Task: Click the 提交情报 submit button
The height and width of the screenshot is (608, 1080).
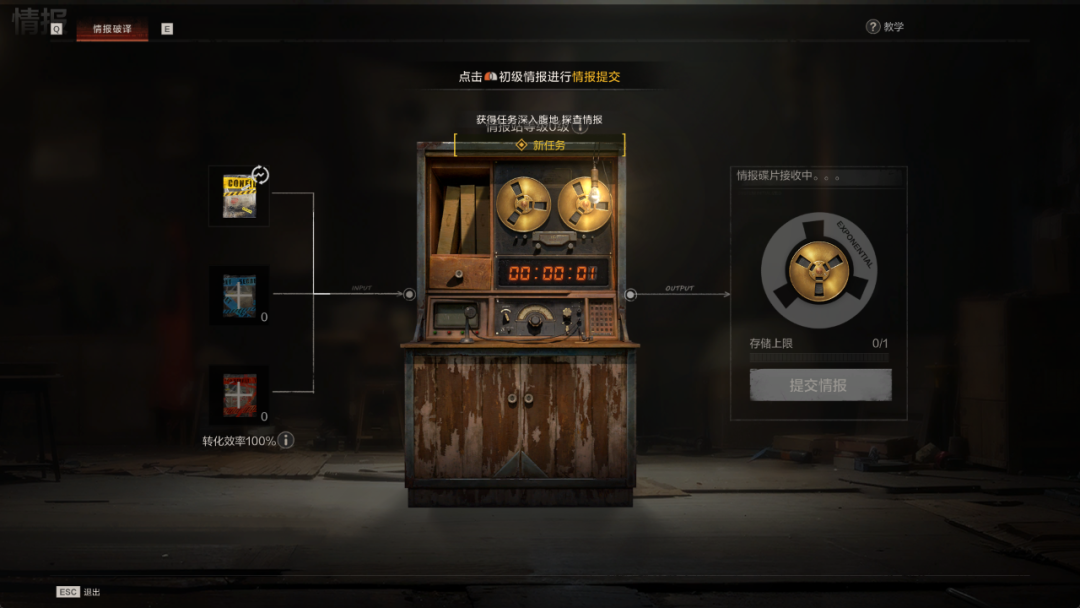Action: point(820,385)
